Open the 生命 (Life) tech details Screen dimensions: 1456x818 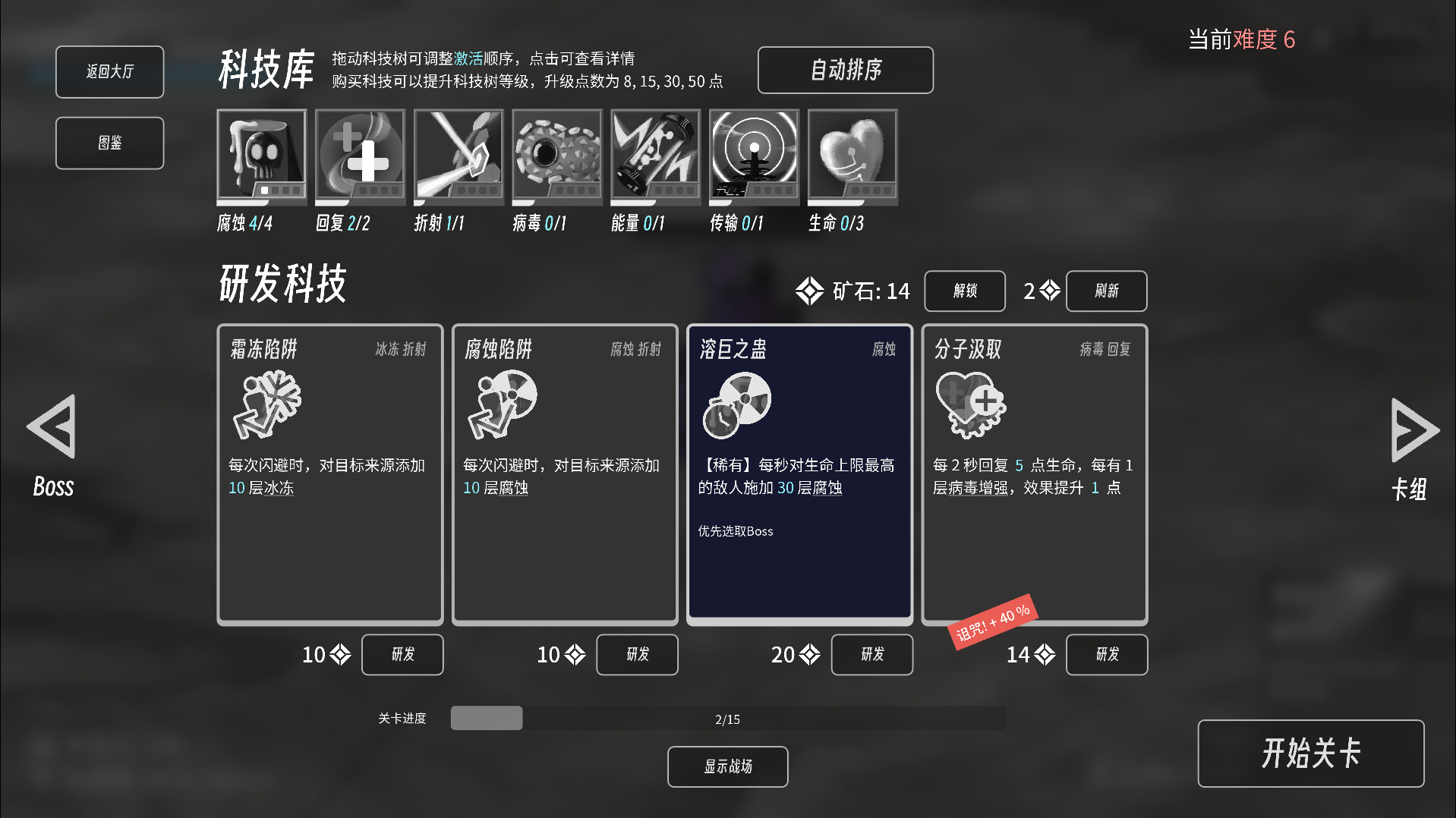pyautogui.click(x=852, y=156)
